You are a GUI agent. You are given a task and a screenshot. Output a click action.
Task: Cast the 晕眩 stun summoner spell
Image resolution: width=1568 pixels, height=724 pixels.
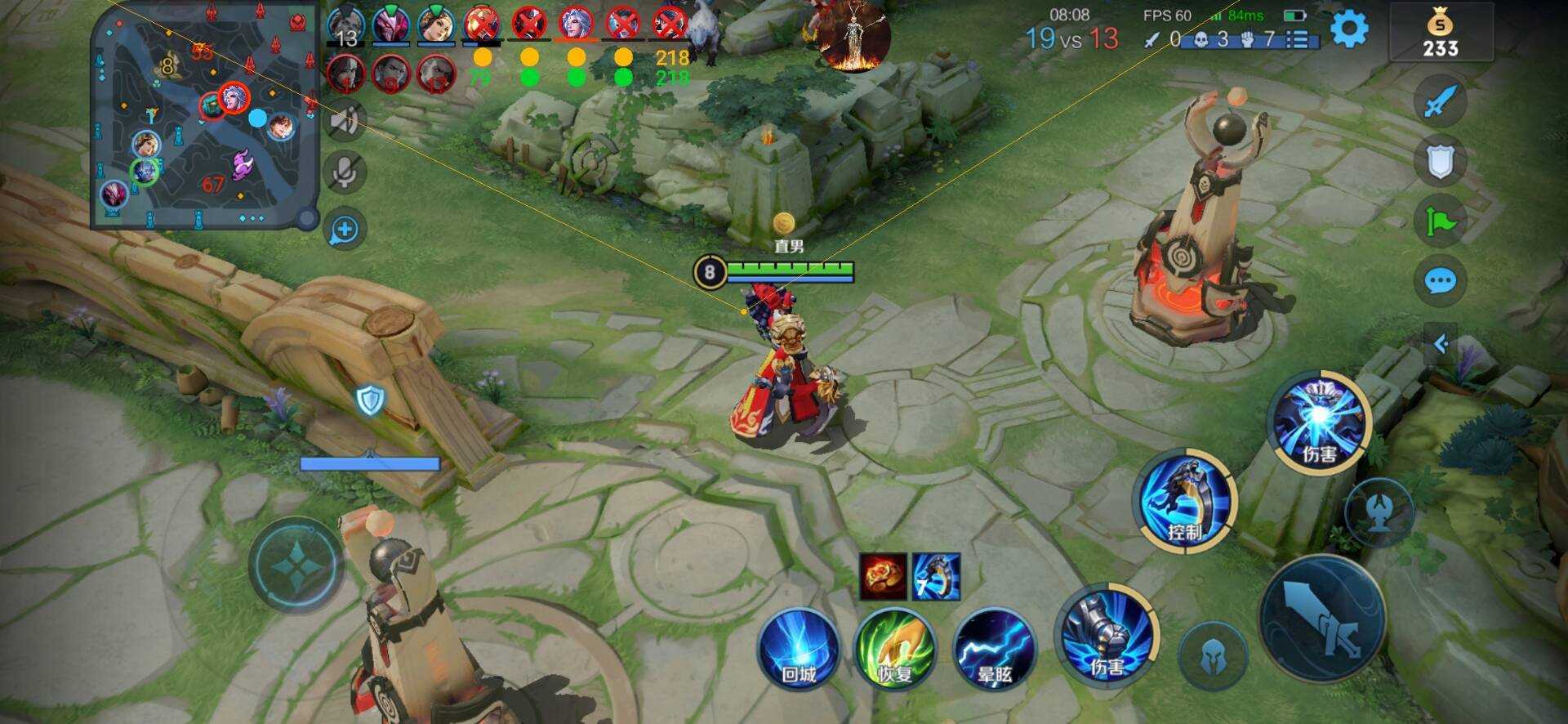994,650
